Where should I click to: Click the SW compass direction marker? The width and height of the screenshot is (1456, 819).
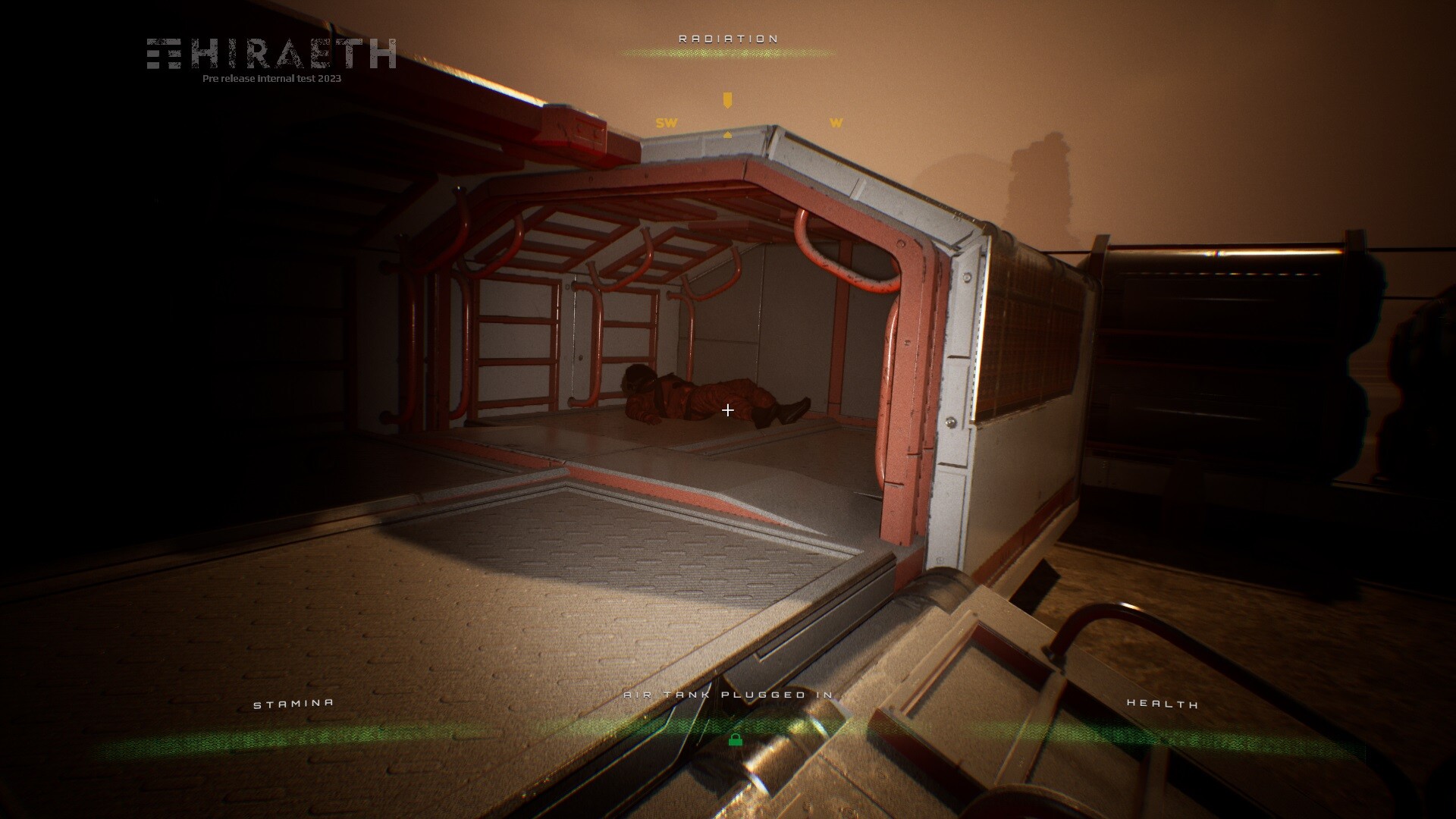[x=665, y=121]
